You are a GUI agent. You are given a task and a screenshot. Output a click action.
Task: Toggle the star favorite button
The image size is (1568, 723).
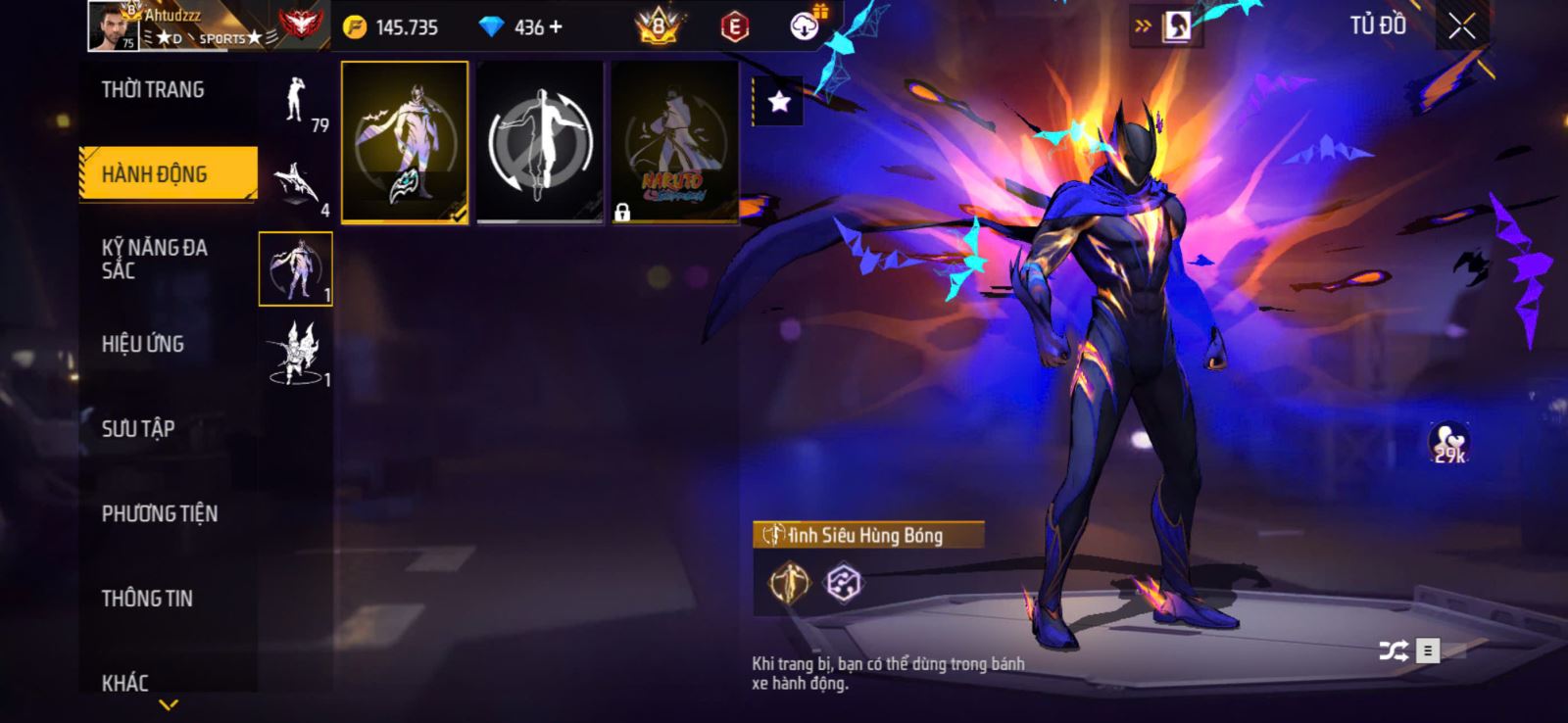coord(779,101)
